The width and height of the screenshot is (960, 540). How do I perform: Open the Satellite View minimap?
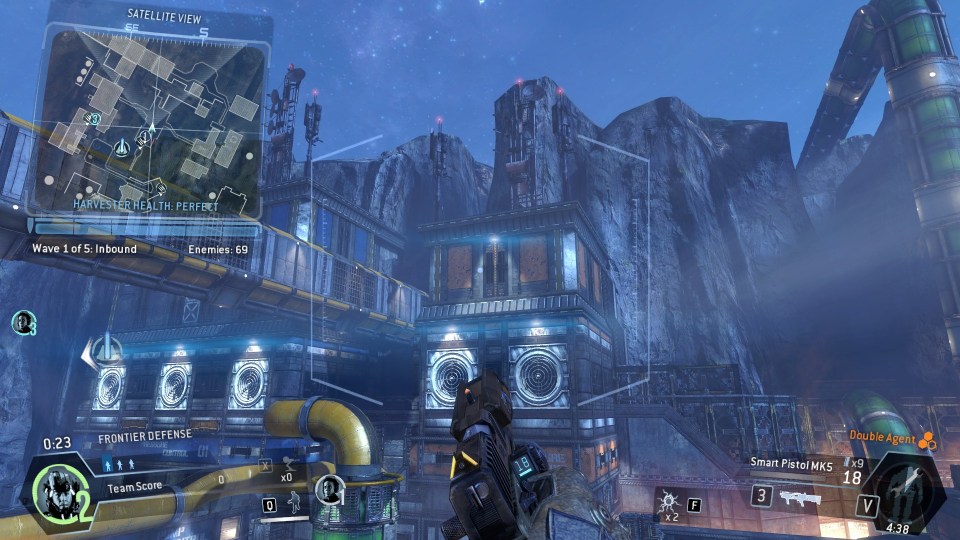150,115
